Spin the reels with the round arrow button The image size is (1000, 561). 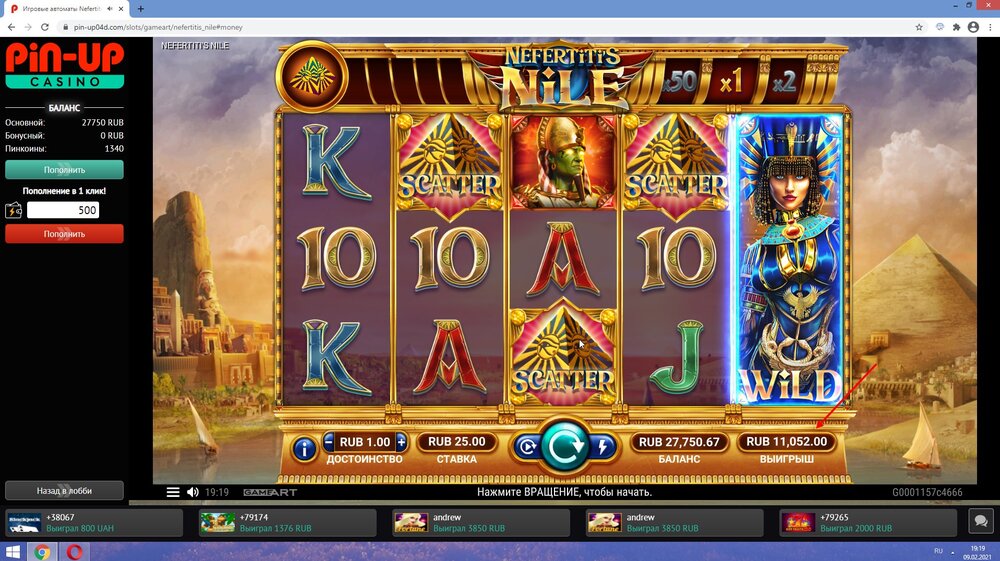coord(565,447)
